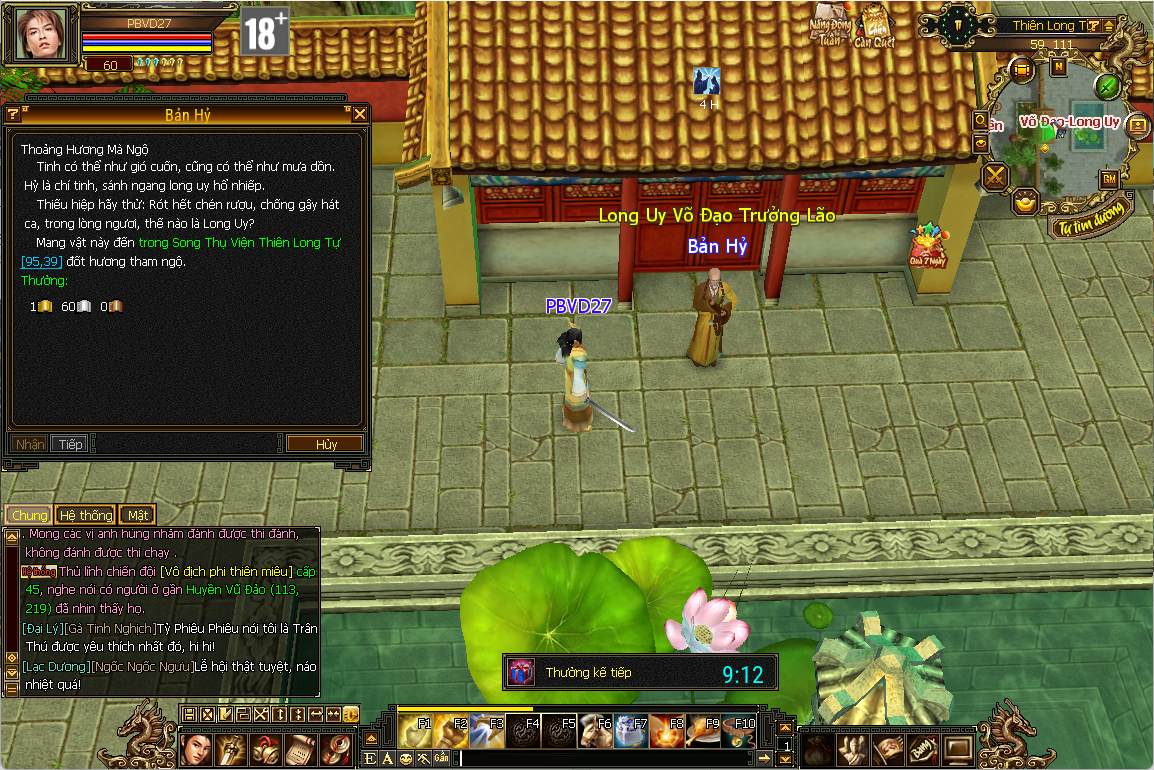Open the gold ingot shop icon
This screenshot has width=1154, height=770.
coord(1025,202)
